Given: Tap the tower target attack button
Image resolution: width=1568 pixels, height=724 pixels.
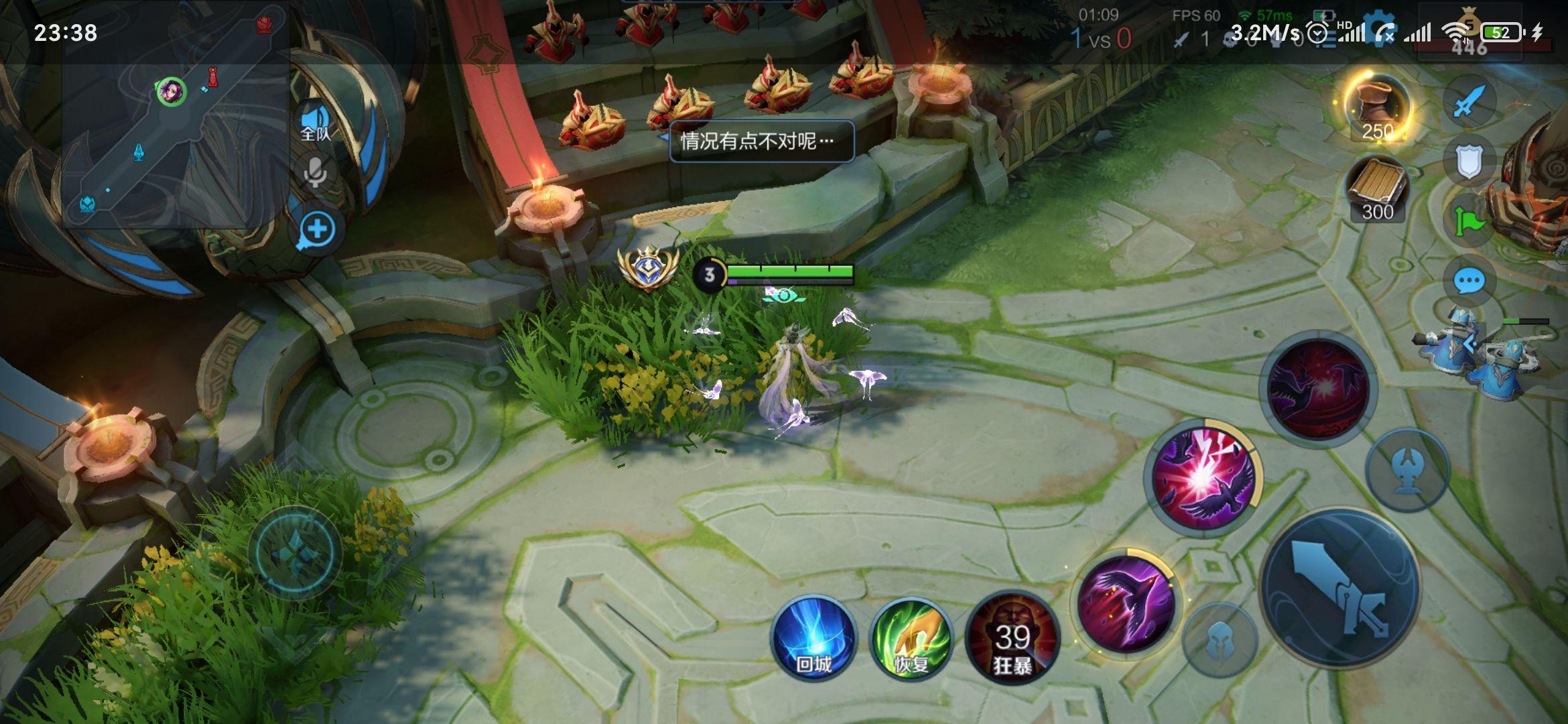Looking at the screenshot, I should click(1407, 469).
